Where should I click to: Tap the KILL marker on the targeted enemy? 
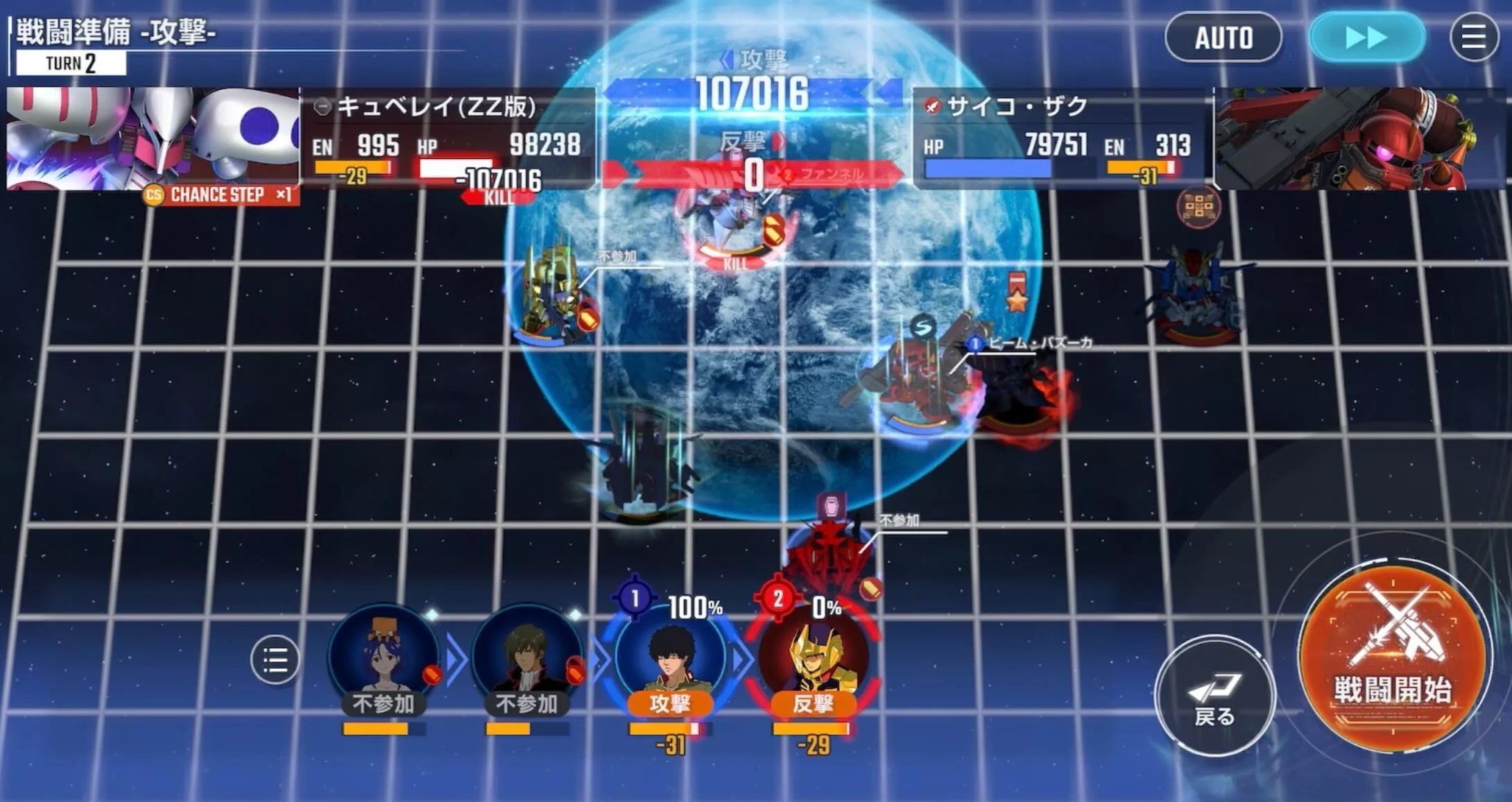pyautogui.click(x=733, y=264)
